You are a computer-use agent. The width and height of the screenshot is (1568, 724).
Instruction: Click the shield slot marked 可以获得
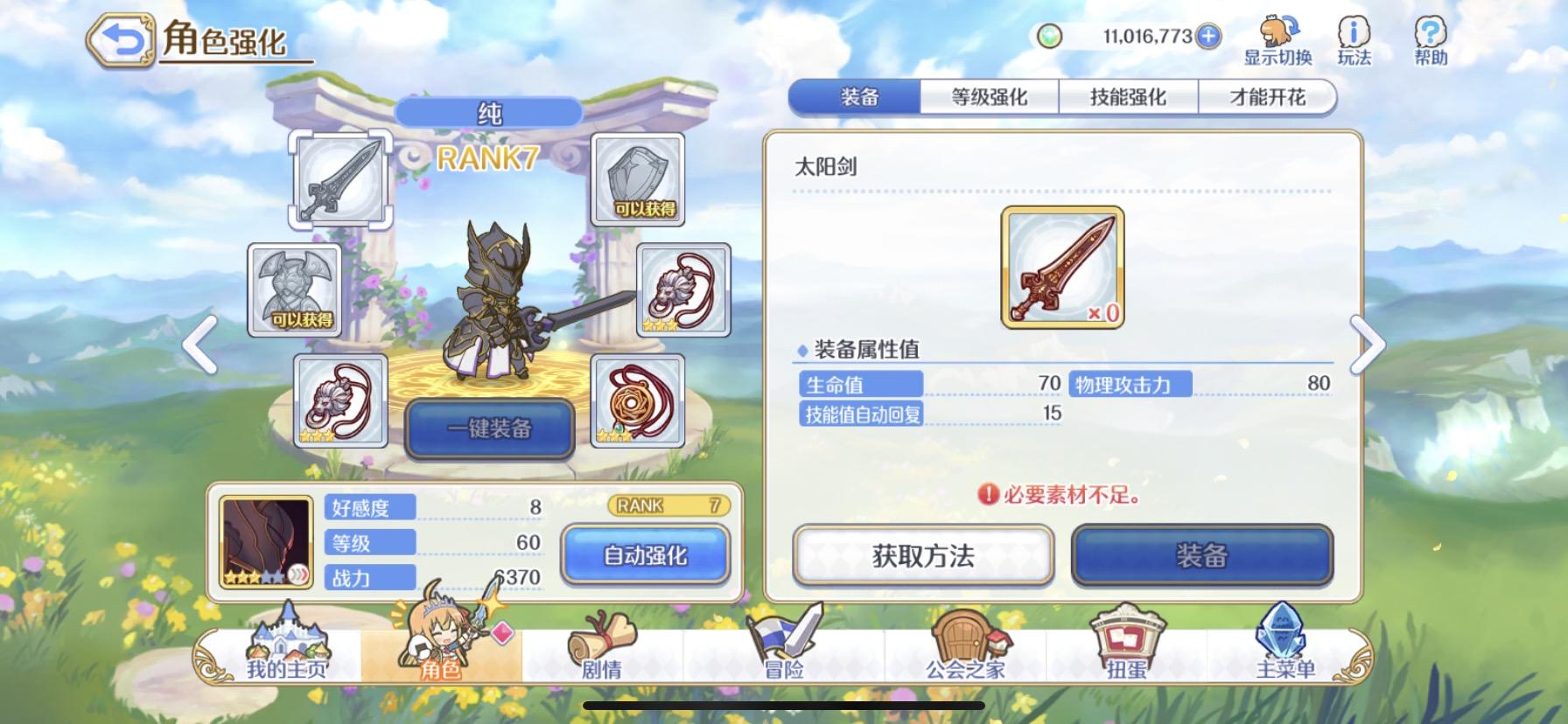639,179
